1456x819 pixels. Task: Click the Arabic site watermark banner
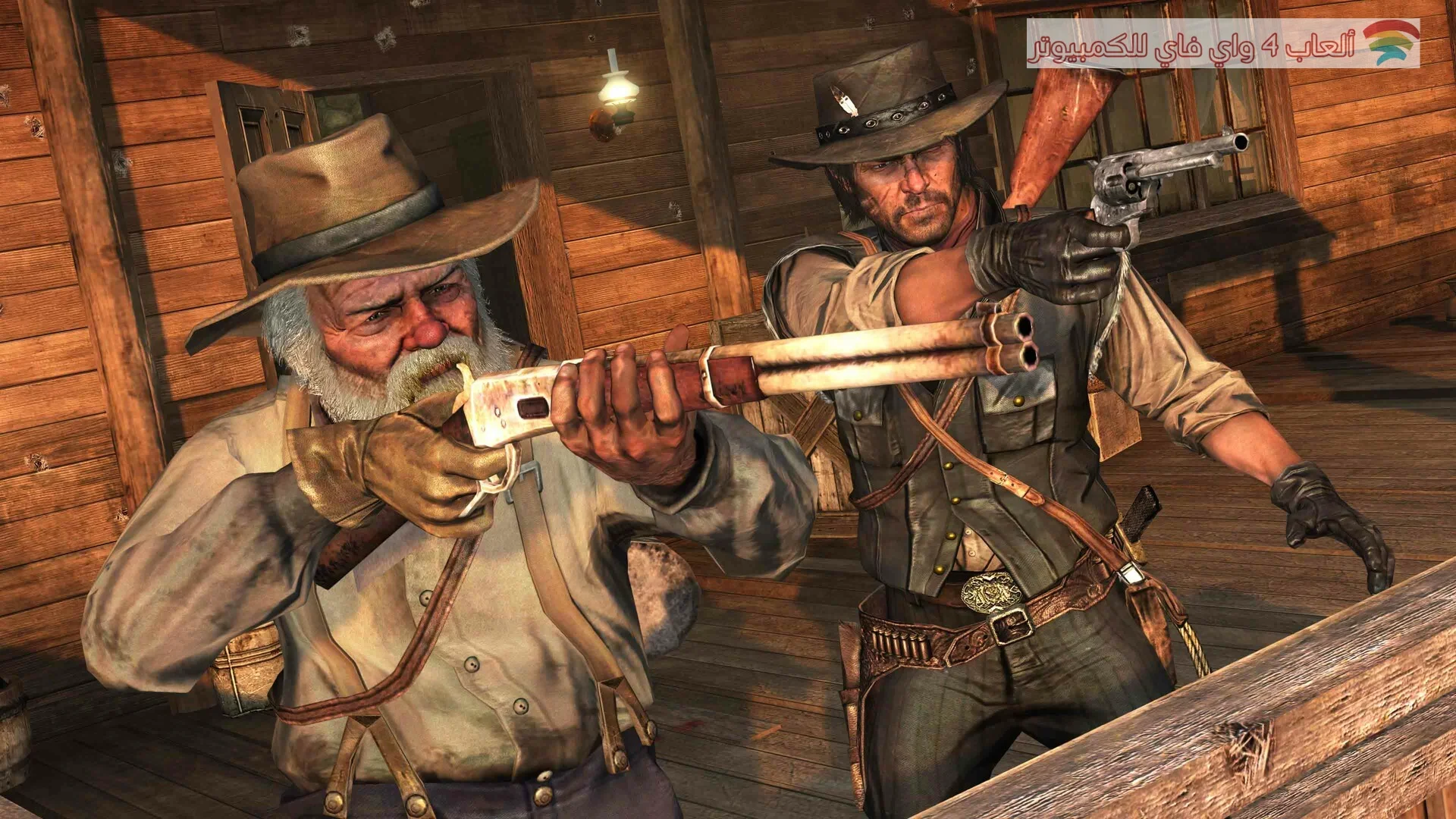coord(1222,44)
